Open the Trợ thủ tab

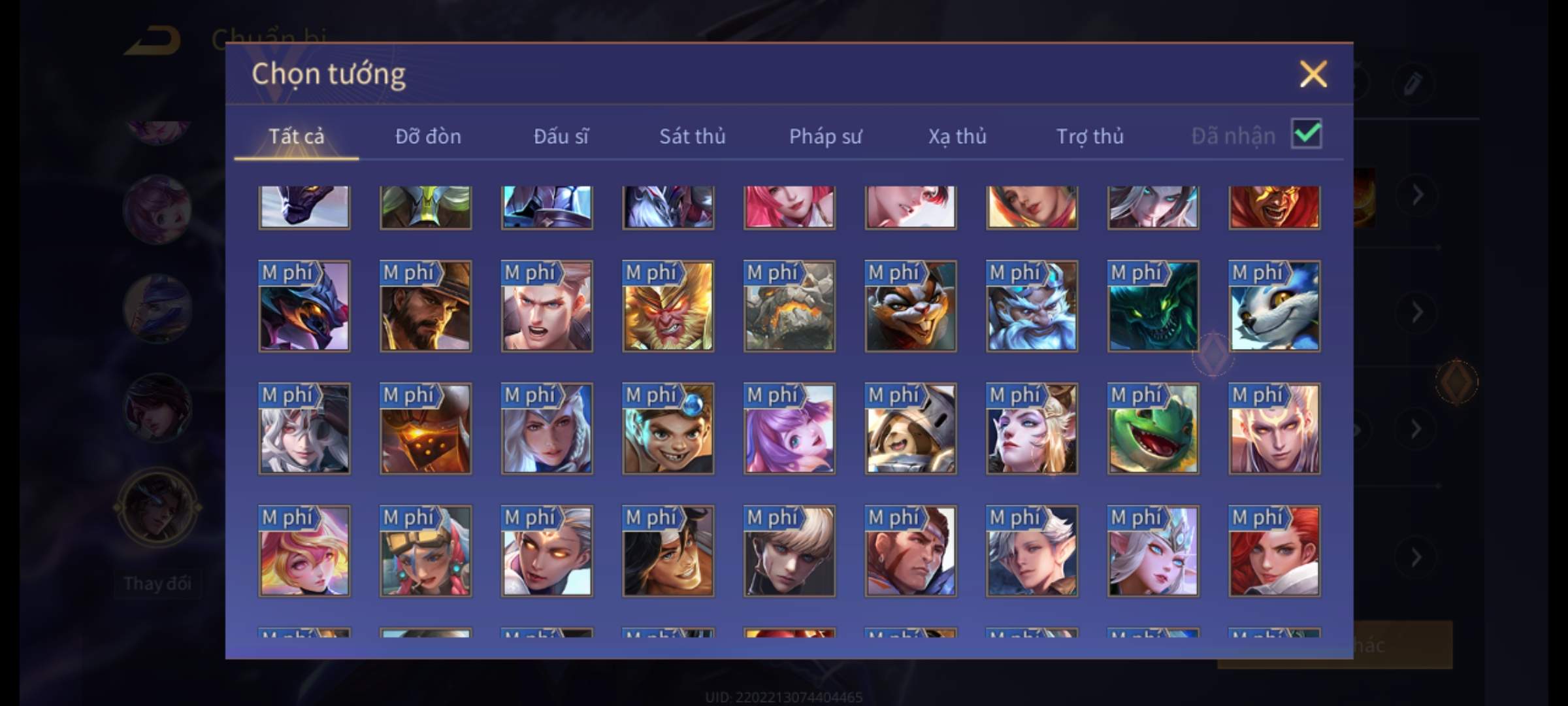click(x=1090, y=136)
